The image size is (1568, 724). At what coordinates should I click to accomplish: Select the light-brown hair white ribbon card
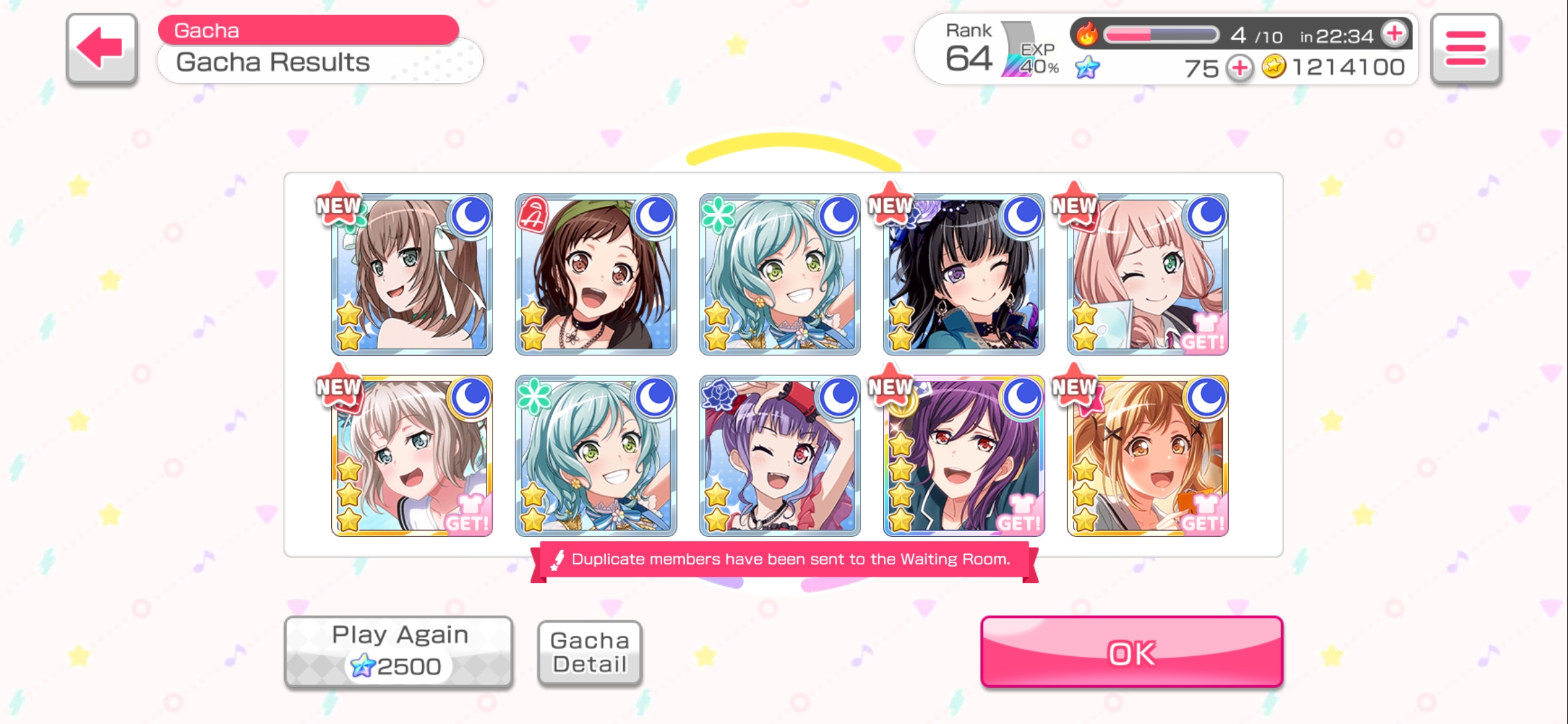coord(412,275)
